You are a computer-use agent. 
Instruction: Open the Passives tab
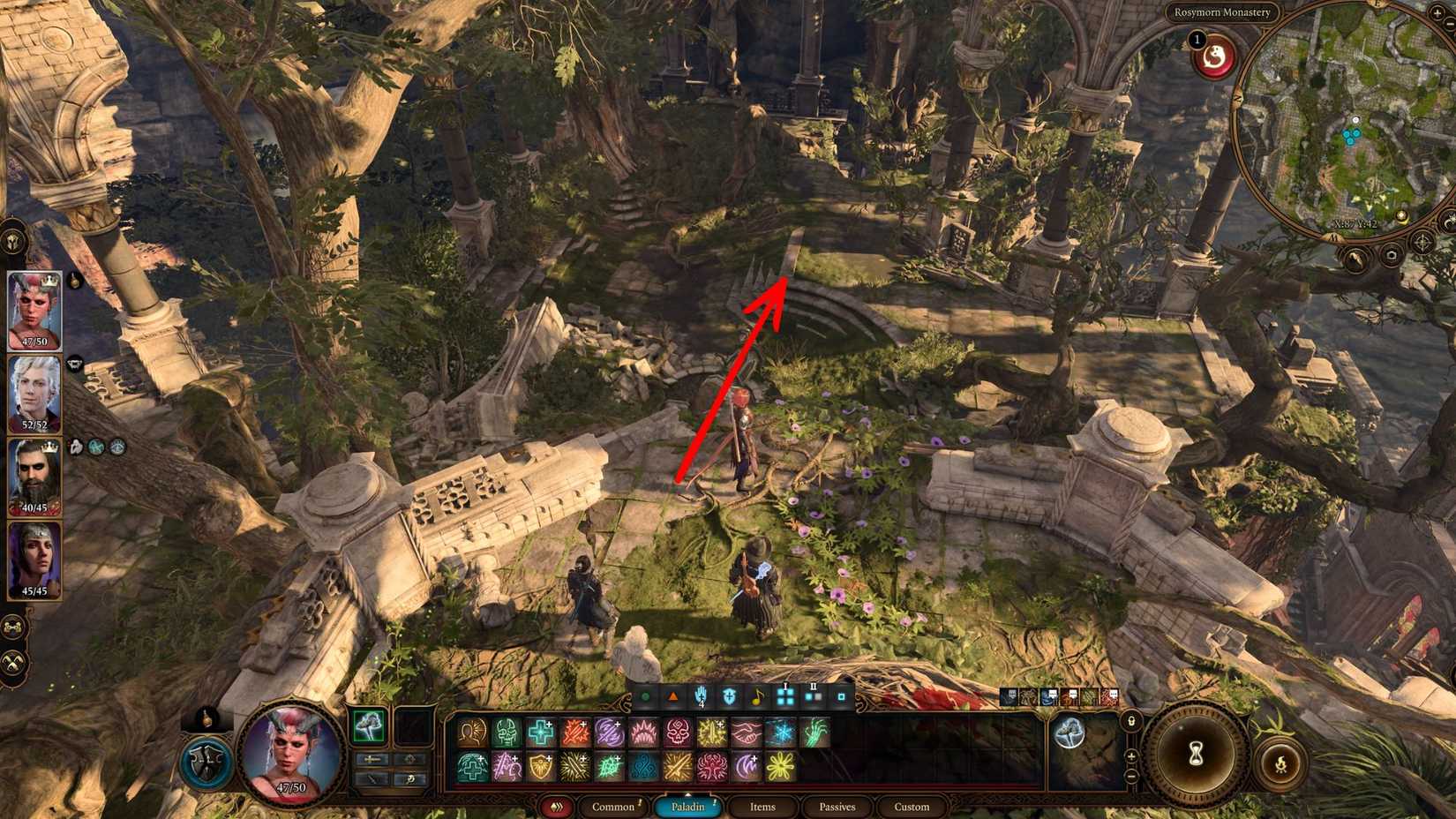tap(837, 808)
